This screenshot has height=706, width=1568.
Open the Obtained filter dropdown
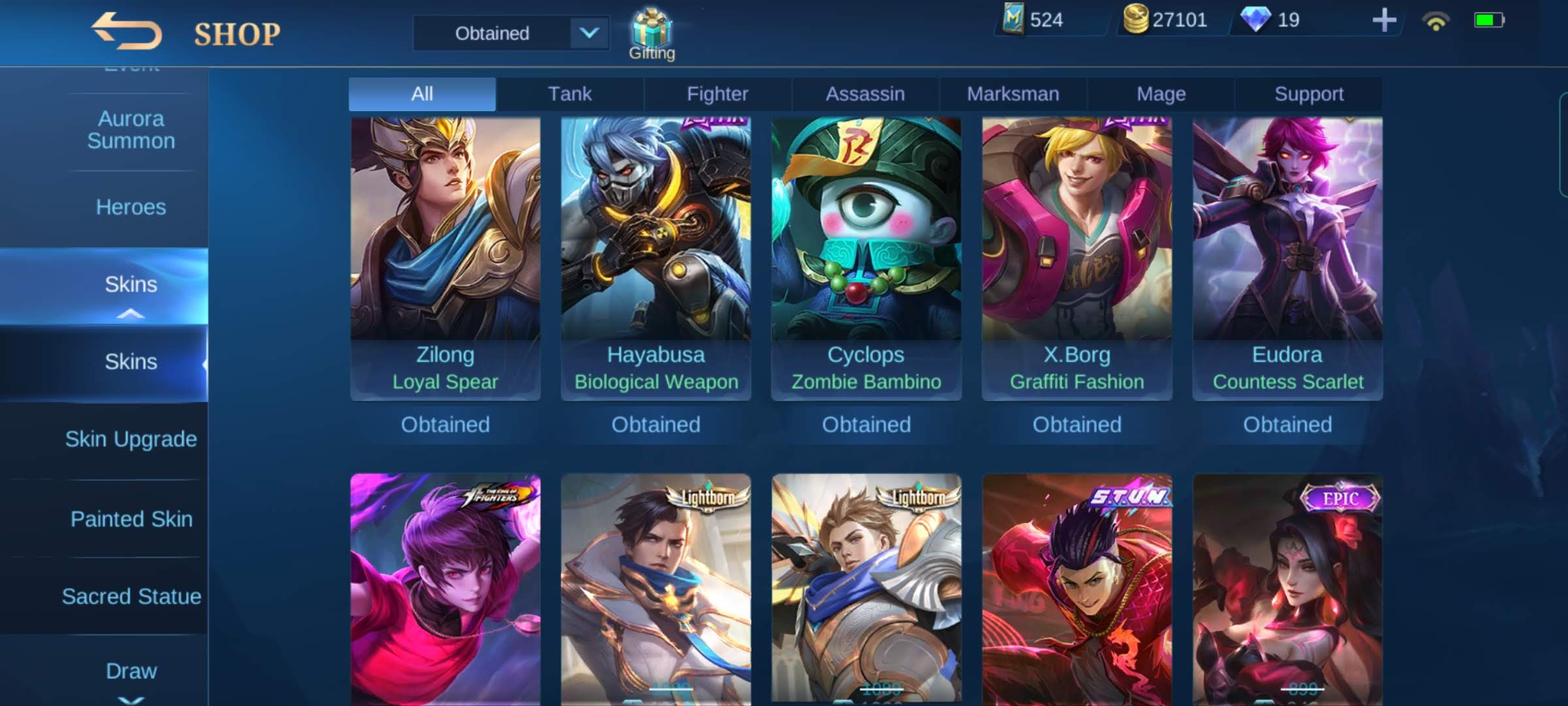tap(512, 33)
